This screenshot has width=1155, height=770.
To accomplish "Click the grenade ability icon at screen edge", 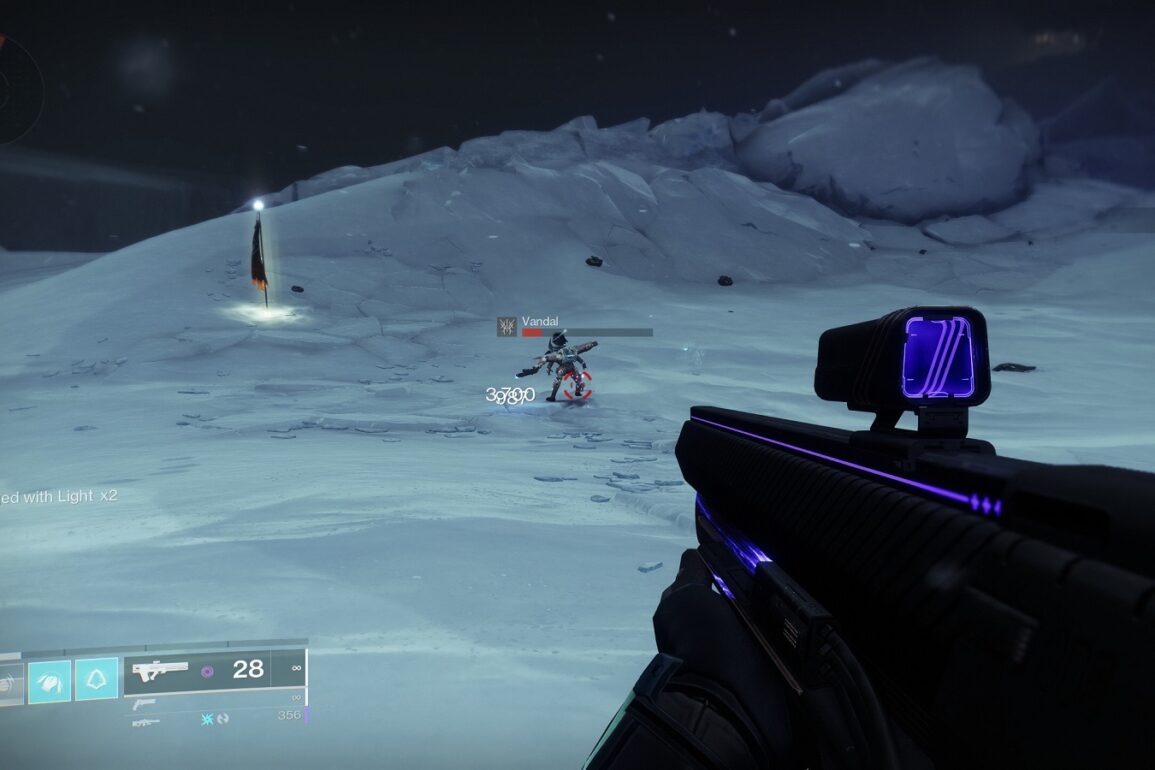I will [x=8, y=682].
